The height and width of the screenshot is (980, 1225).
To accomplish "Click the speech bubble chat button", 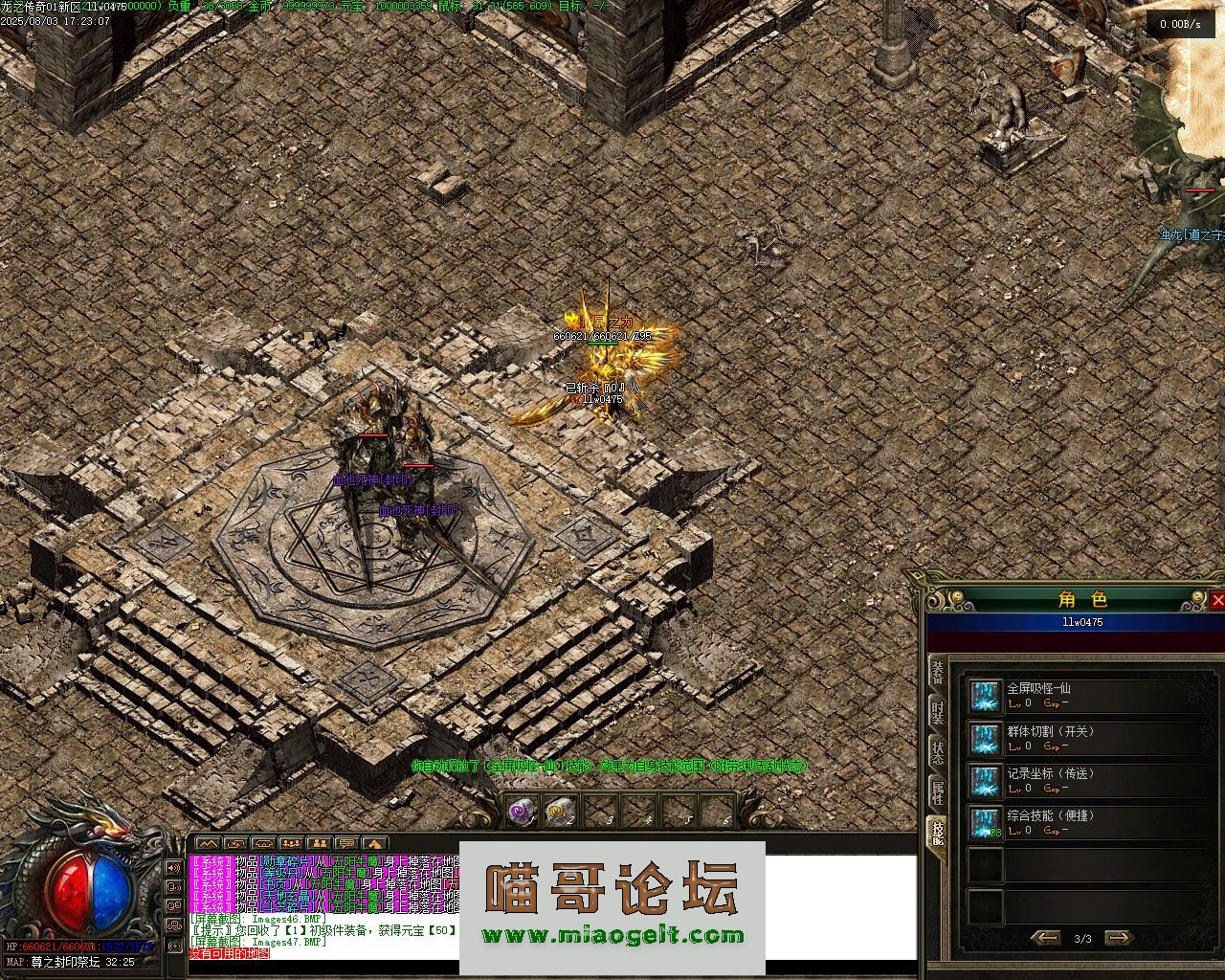I will [346, 843].
